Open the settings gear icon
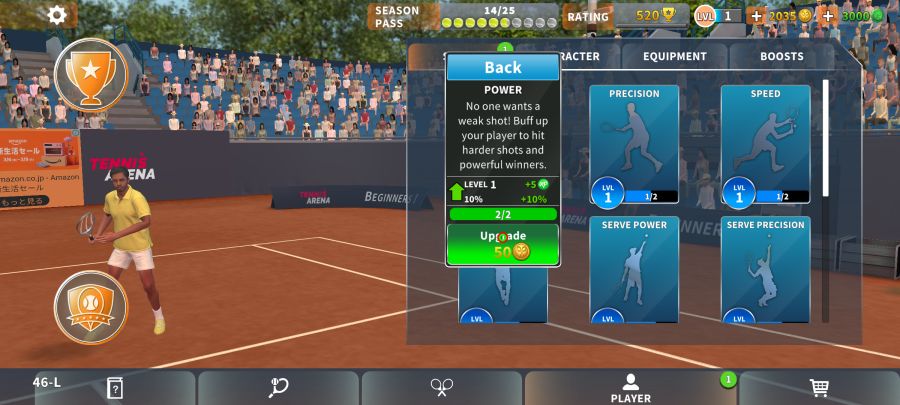The width and height of the screenshot is (900, 405). coord(57,15)
